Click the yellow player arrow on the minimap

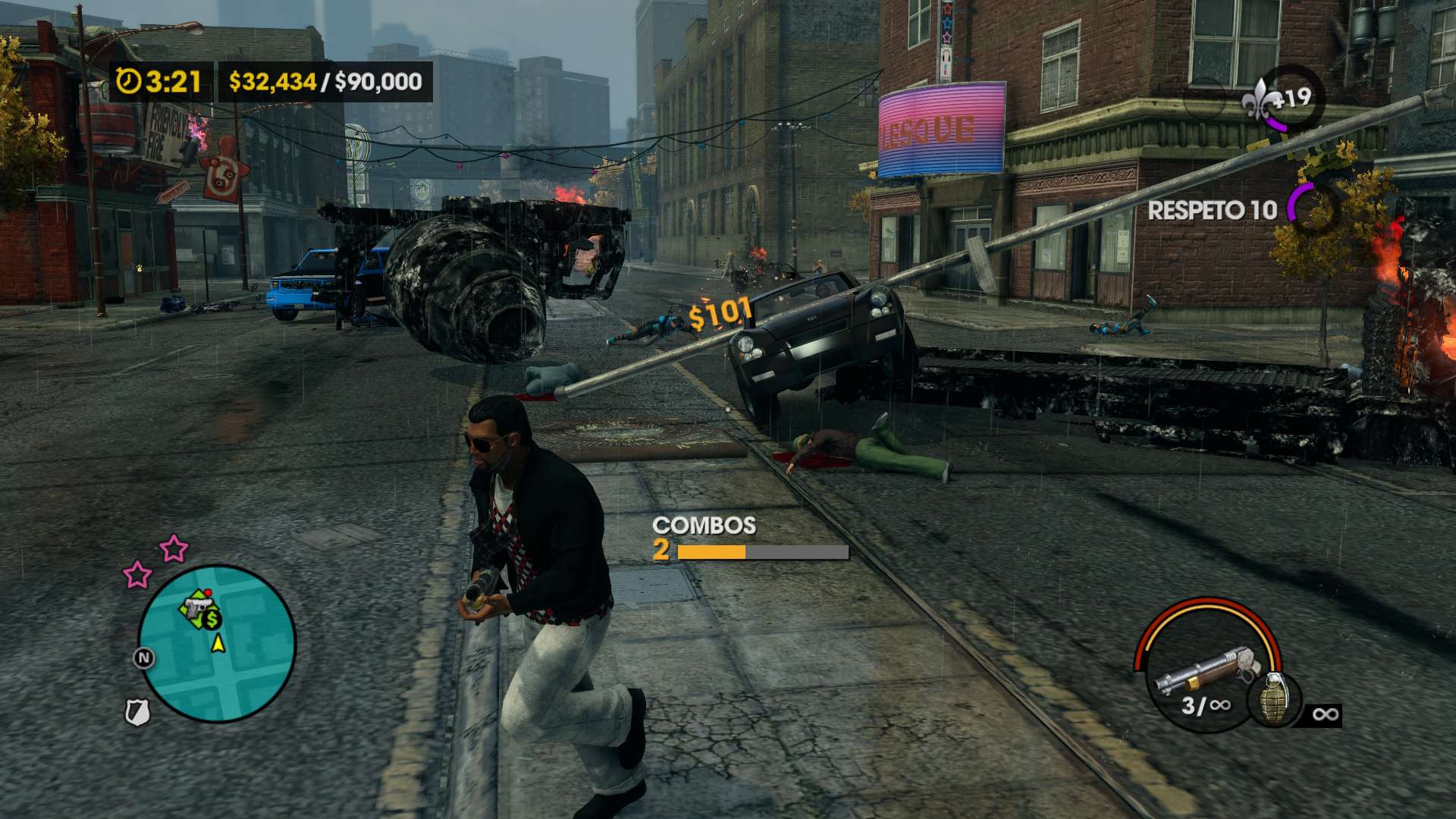[218, 644]
